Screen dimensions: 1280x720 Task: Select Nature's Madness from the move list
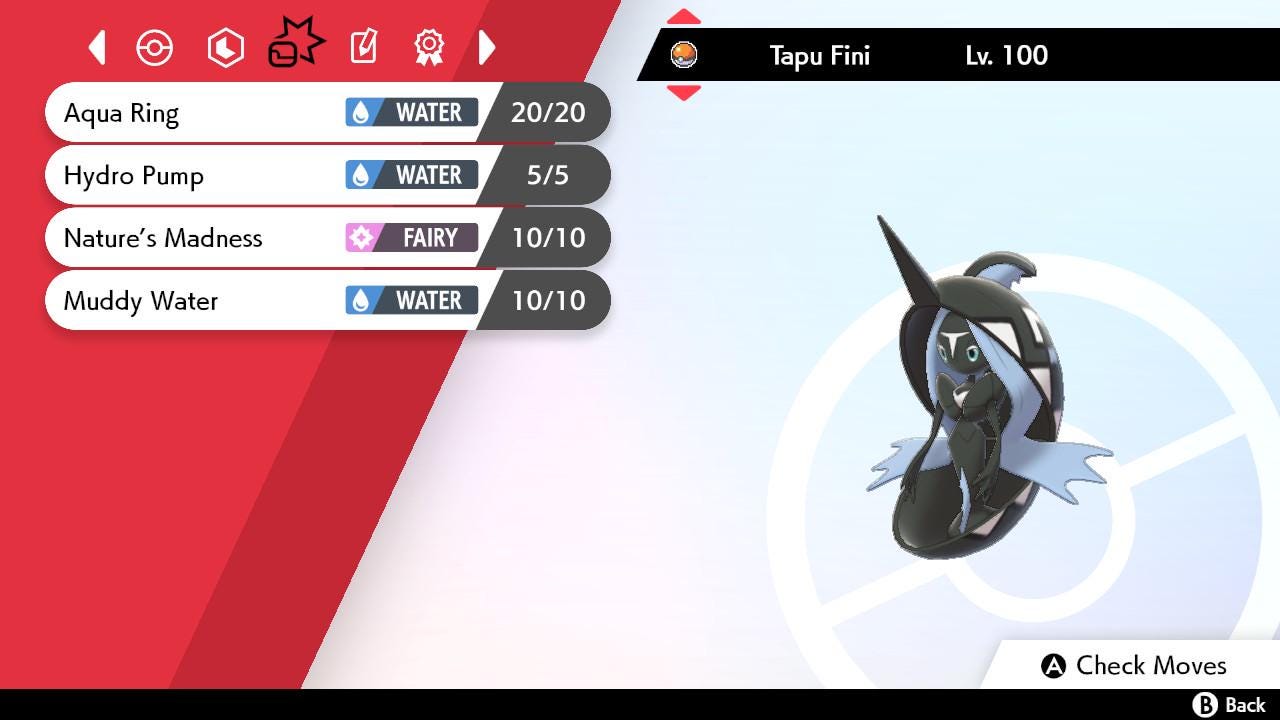pos(200,238)
